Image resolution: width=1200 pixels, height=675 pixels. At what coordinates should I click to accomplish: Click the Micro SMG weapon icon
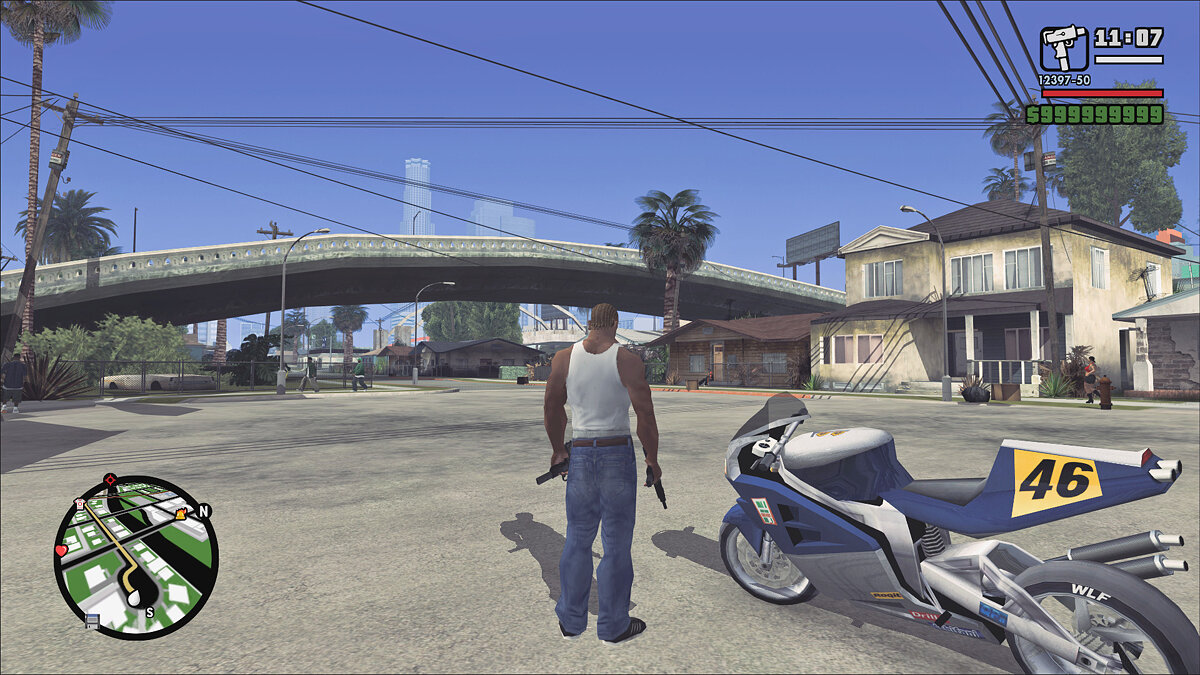click(1063, 49)
